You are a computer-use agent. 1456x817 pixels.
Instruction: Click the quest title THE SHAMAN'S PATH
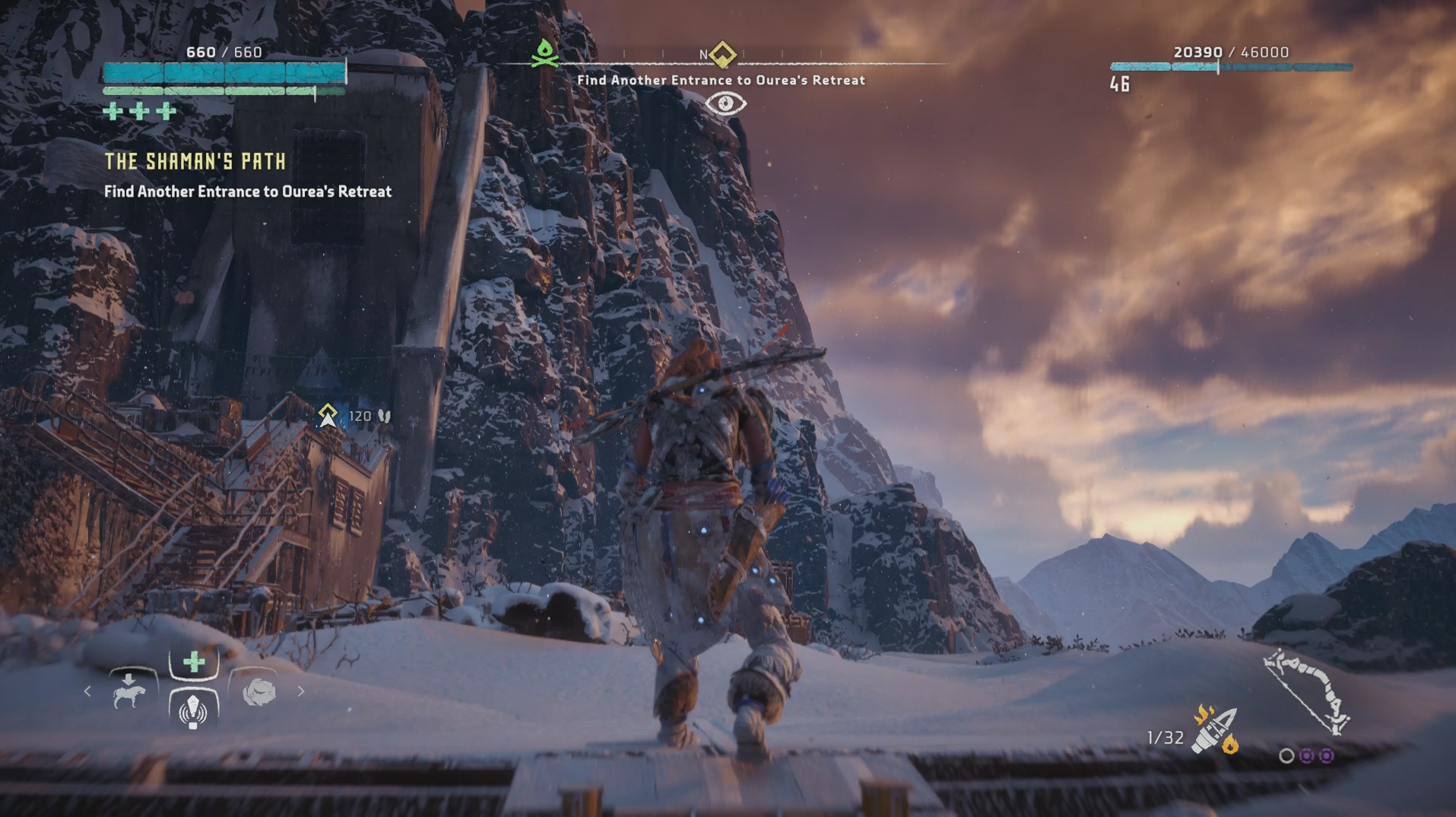pyautogui.click(x=195, y=161)
